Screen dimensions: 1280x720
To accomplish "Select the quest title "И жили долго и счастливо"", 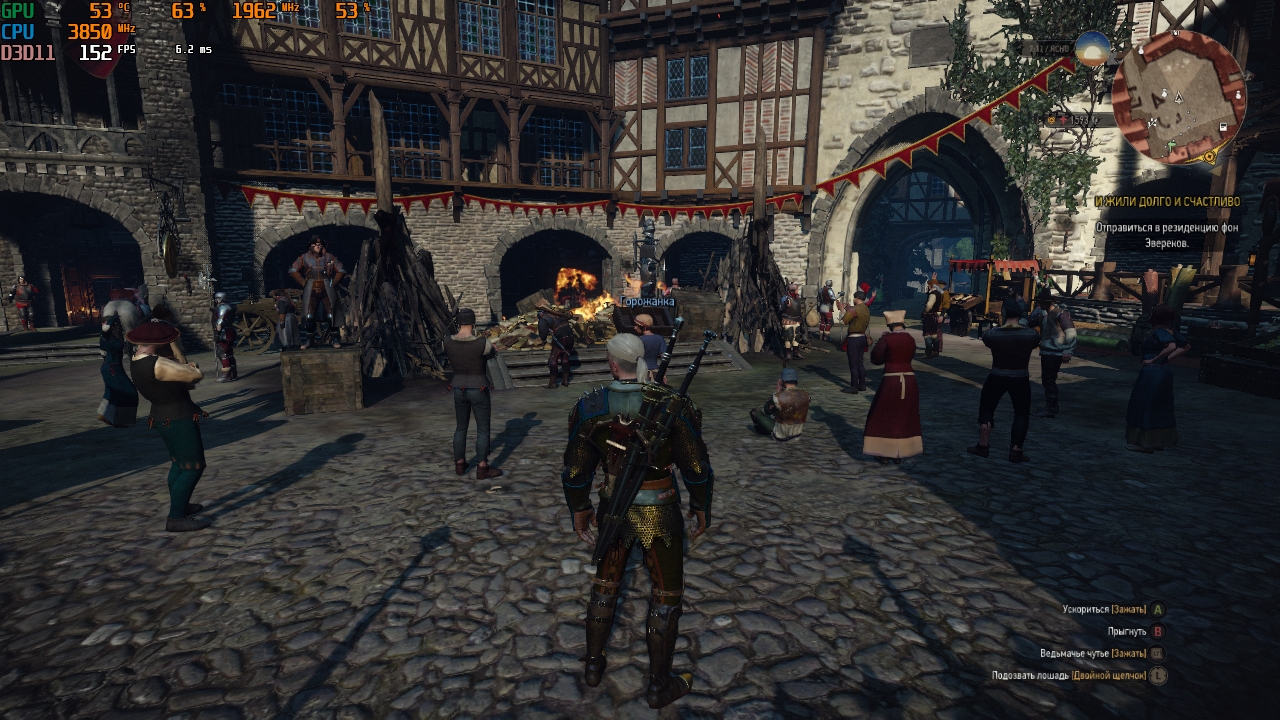I will click(1167, 201).
